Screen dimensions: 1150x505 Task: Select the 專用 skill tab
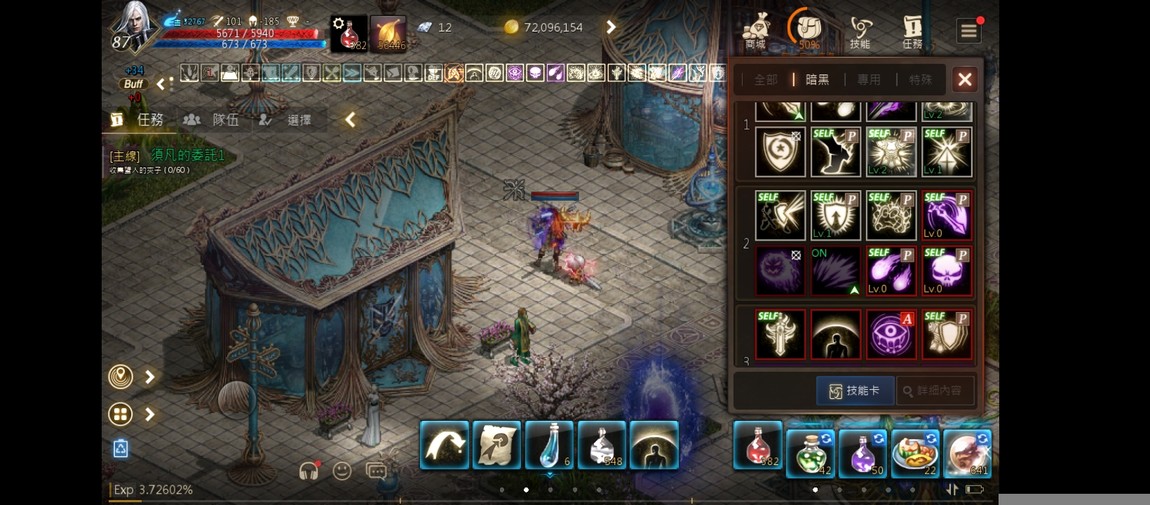869,80
